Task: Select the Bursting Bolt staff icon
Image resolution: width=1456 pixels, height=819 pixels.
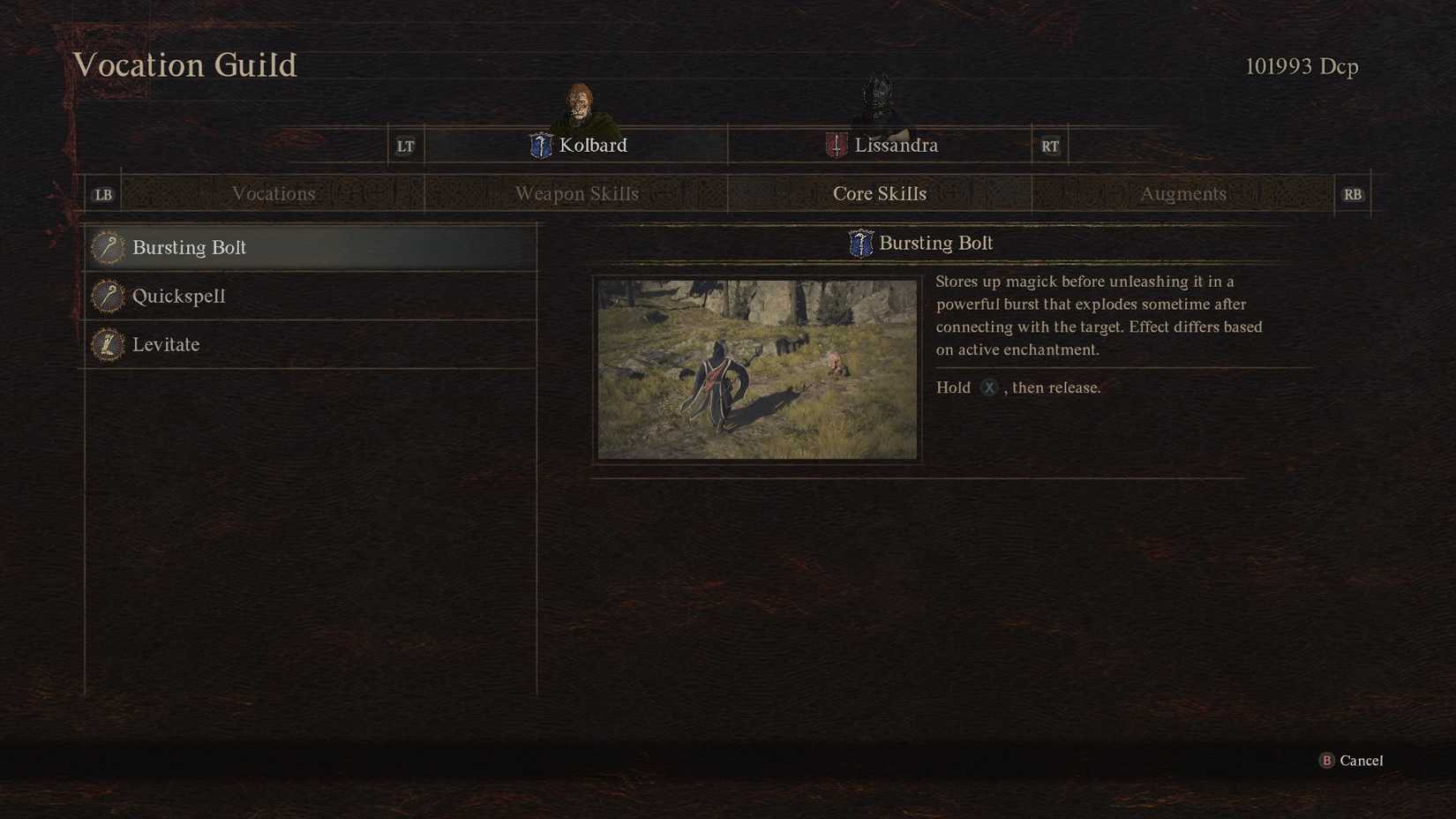Action: 106,248
